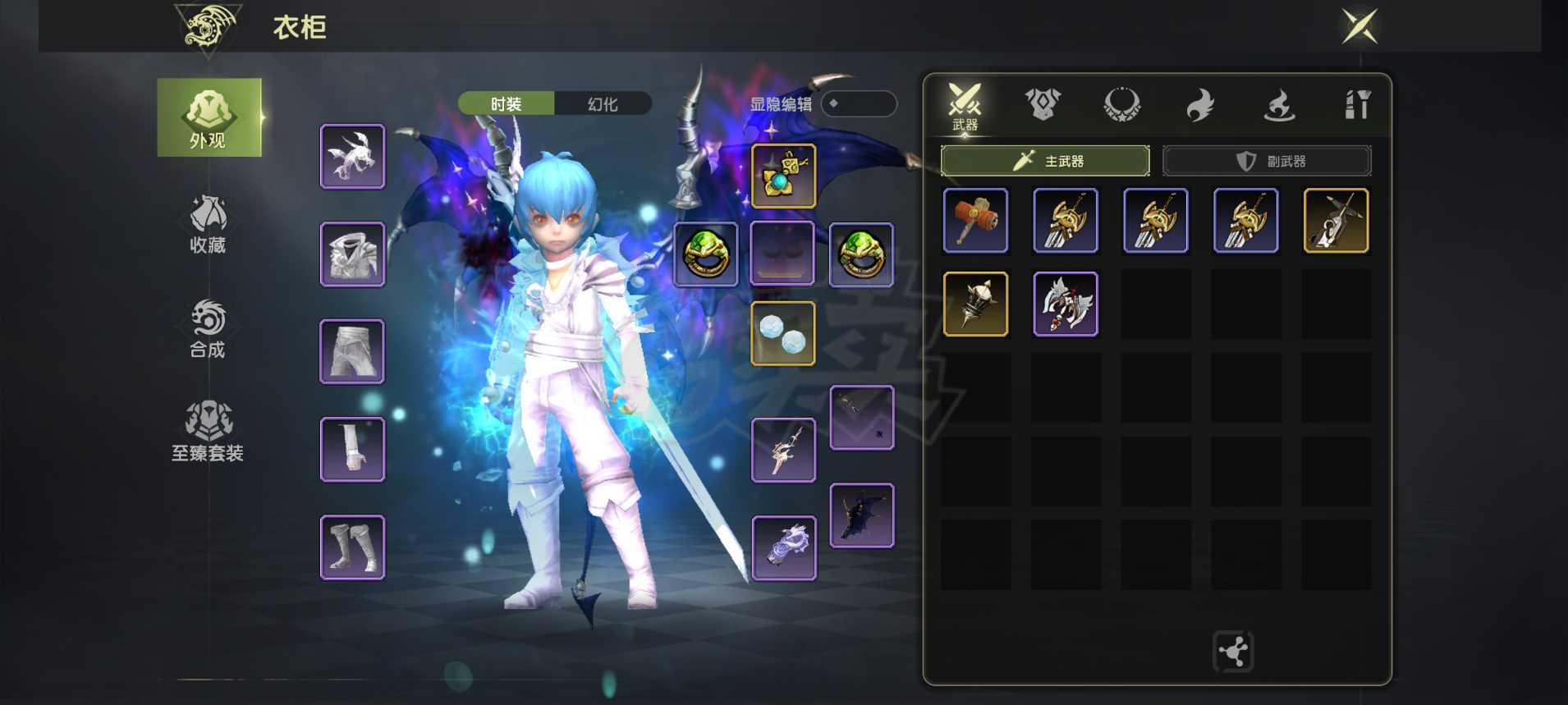Select the 主武器 main weapon tab

tap(1045, 161)
